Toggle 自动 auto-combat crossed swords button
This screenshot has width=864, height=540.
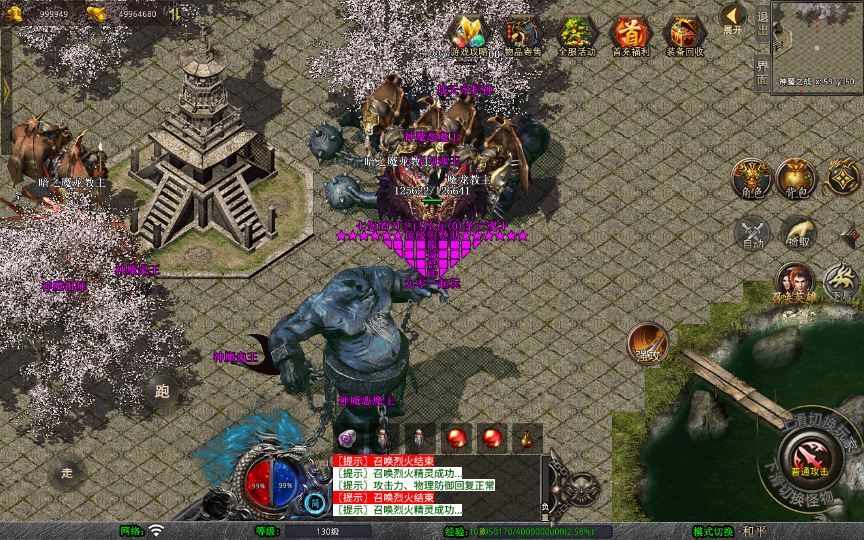coord(751,233)
